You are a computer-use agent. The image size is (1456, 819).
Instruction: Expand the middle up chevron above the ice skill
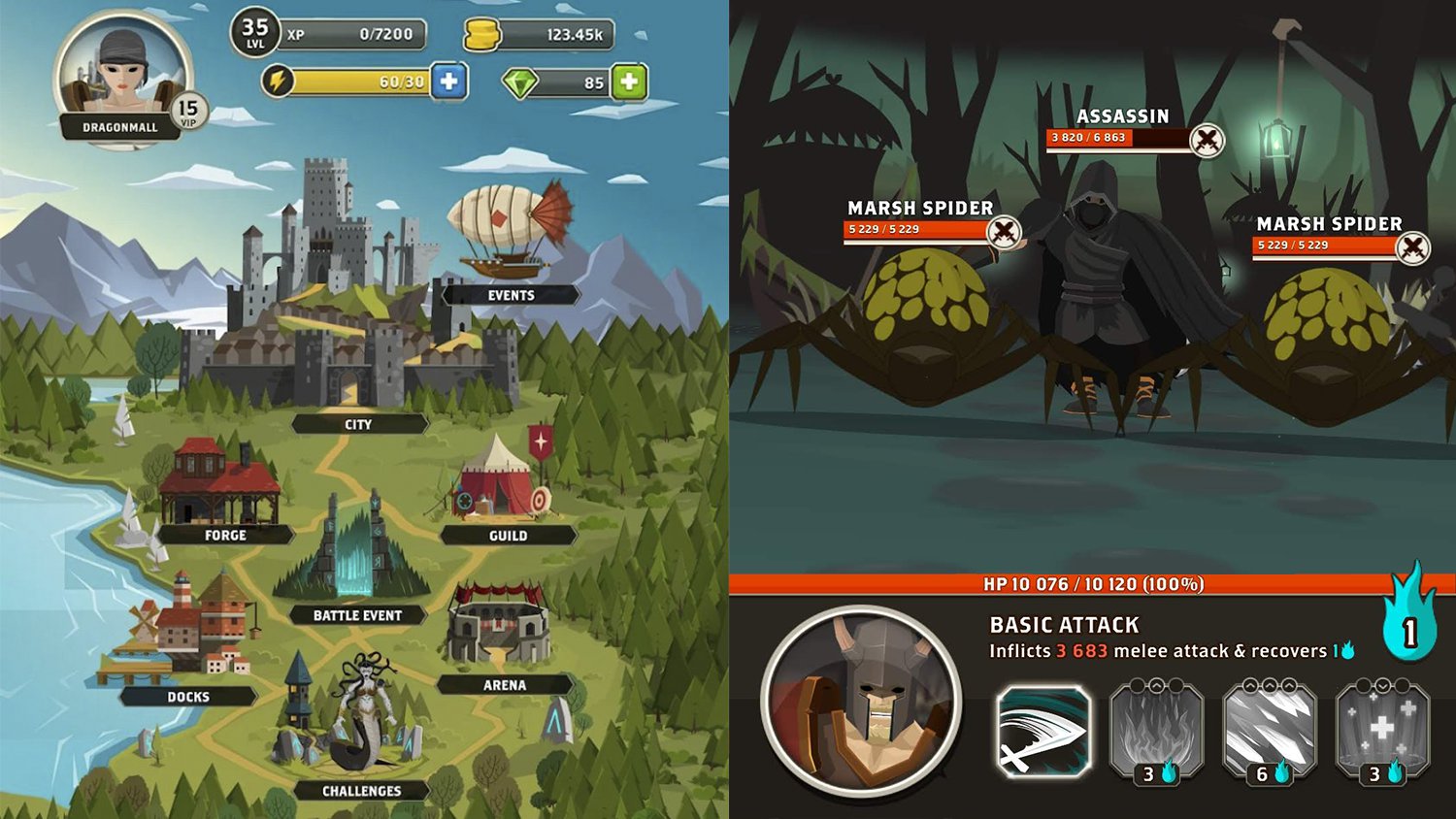click(1269, 685)
